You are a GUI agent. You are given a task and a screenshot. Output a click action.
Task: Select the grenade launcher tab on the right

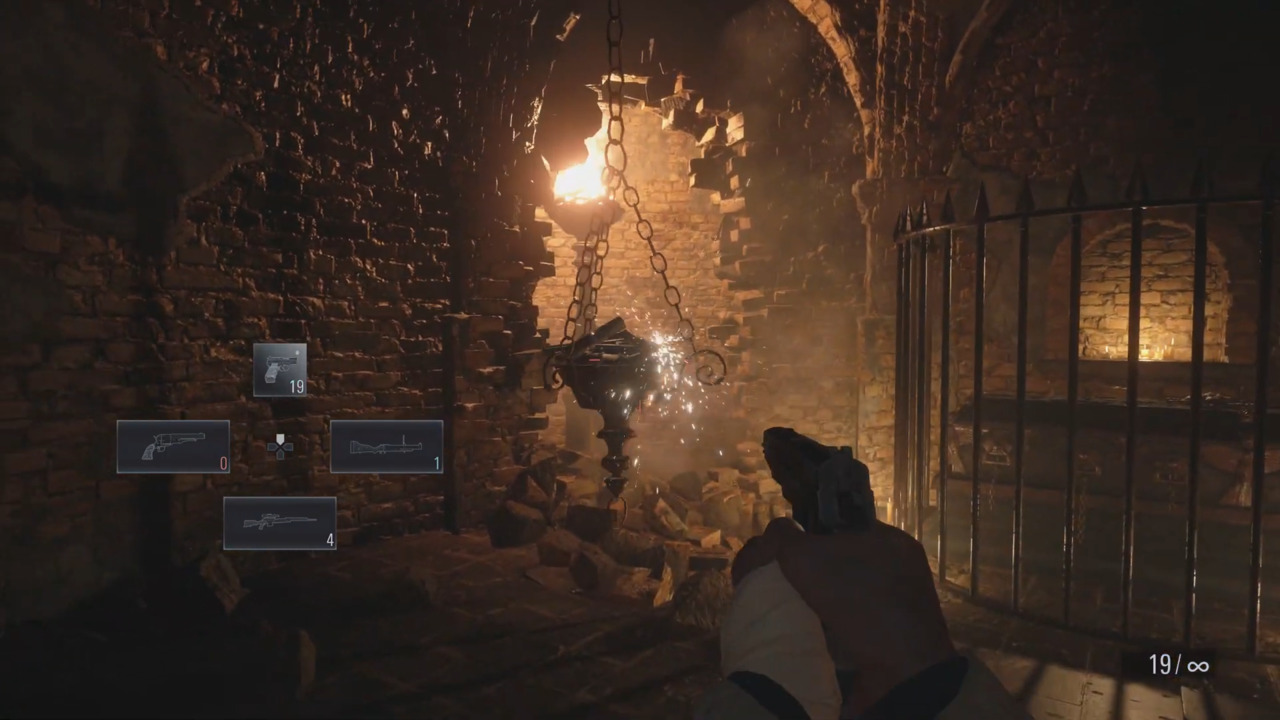(387, 445)
